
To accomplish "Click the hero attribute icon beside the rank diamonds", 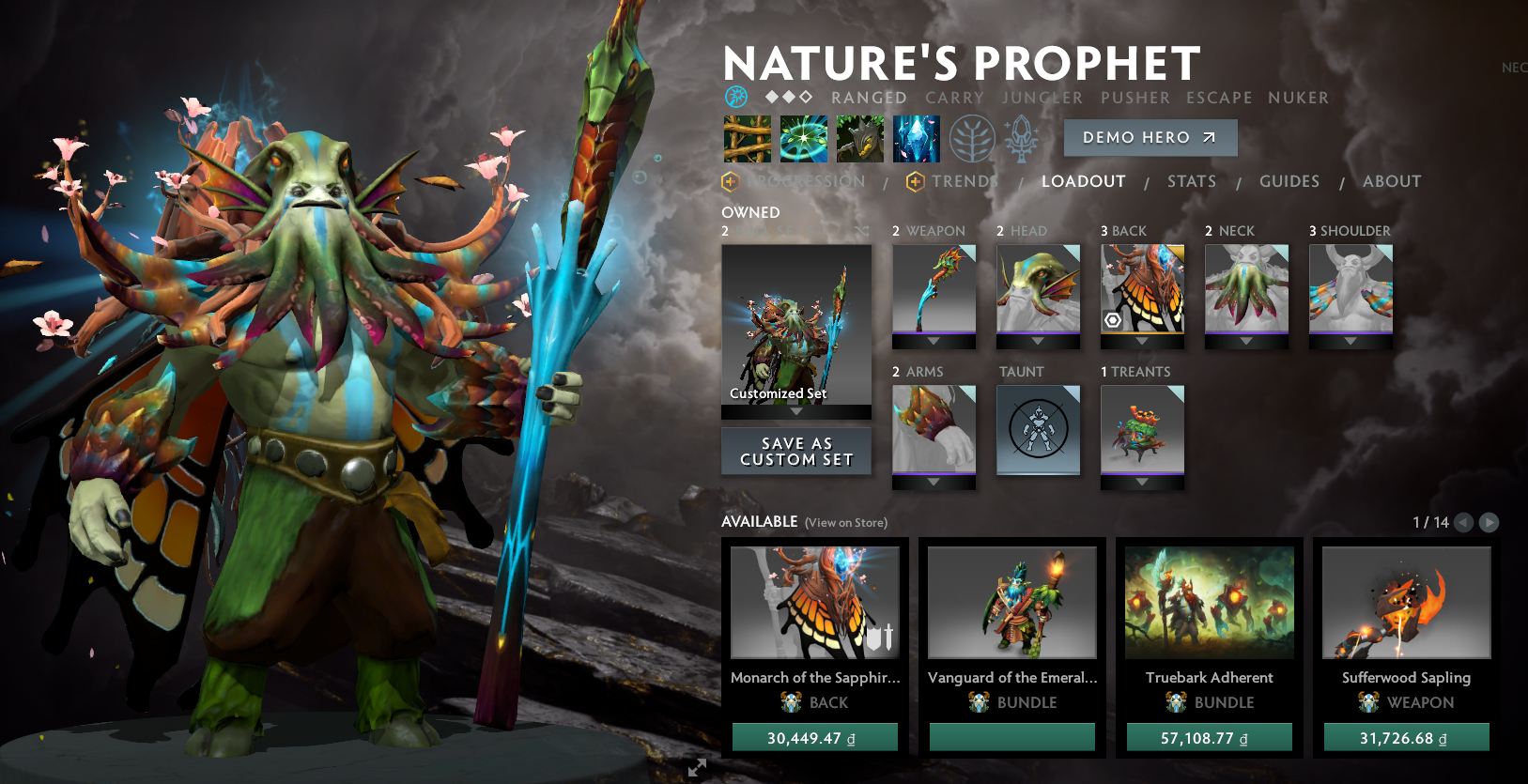I will [x=735, y=97].
